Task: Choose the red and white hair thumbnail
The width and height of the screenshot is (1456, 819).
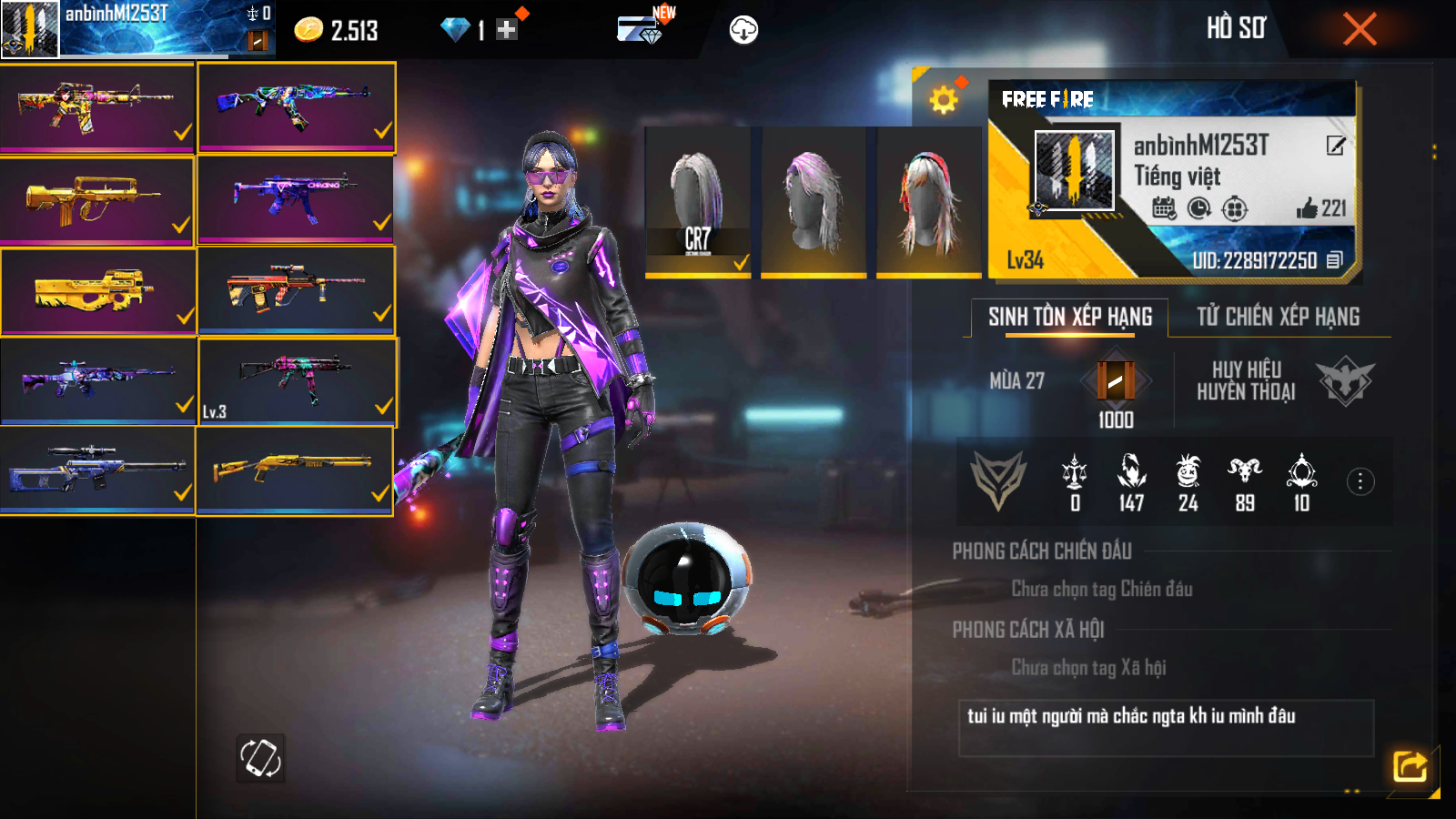Action: [x=928, y=201]
